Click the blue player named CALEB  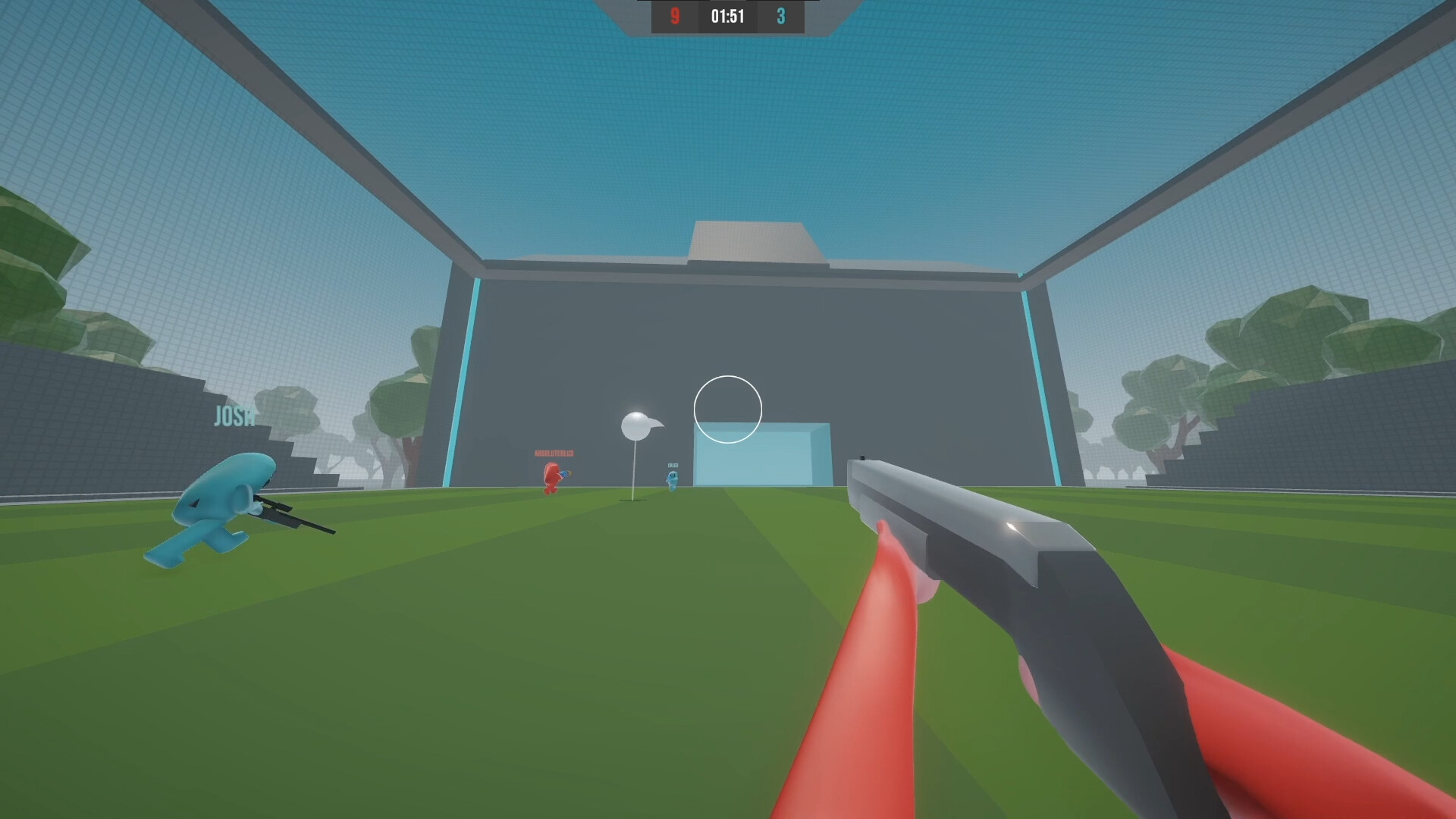[x=673, y=482]
